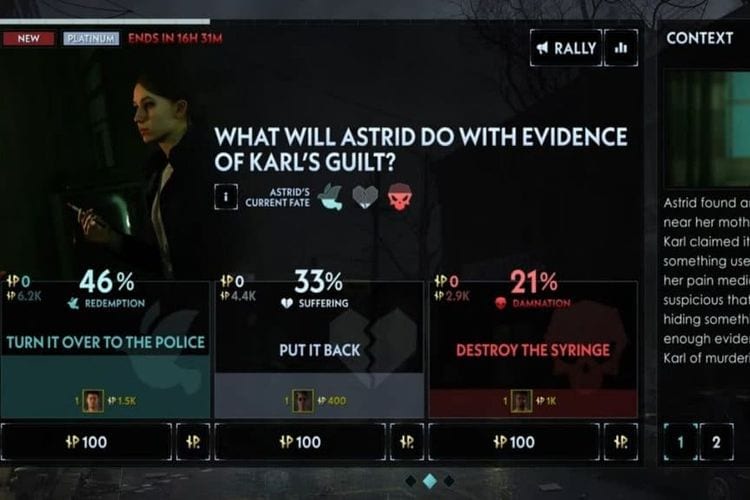This screenshot has width=750, height=500.
Task: Open custom bet amount for Damnation option
Action: pyautogui.click(x=621, y=441)
